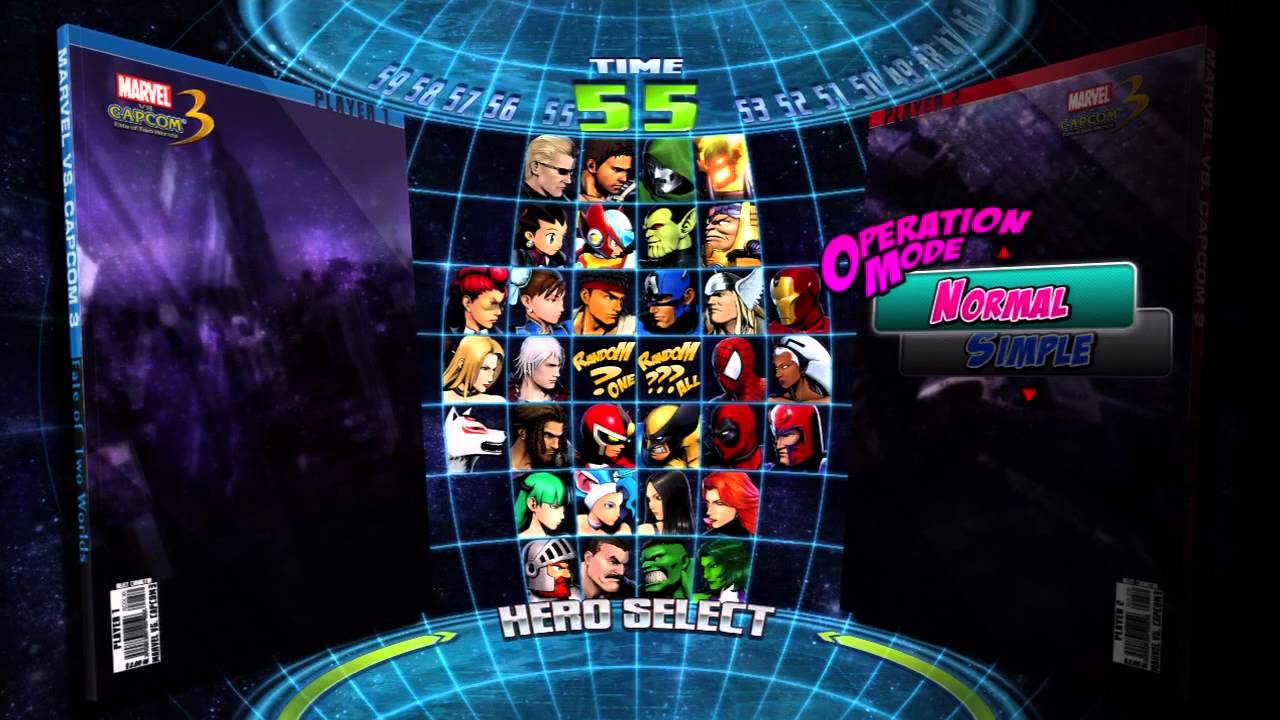Select the Normal operation mode option
This screenshot has width=1280, height=720.
[x=1013, y=297]
